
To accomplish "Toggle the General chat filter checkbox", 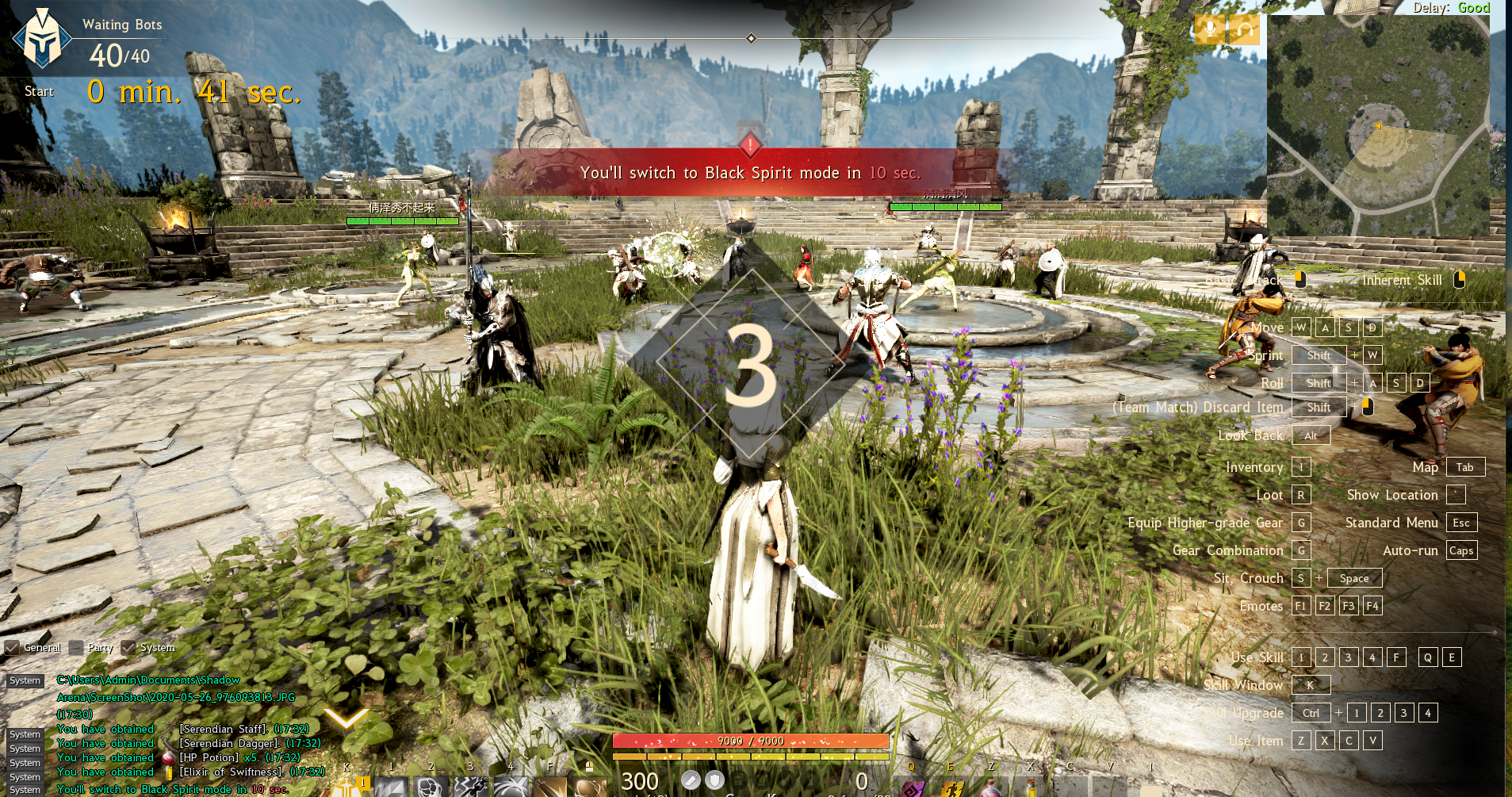I will pos(11,648).
